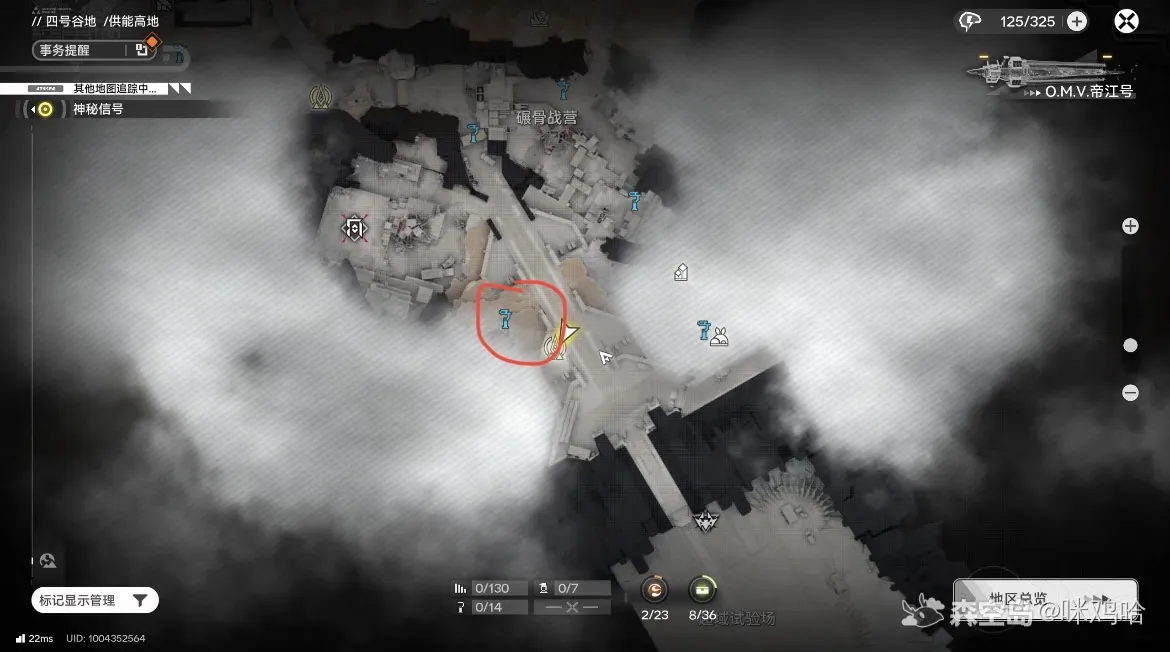The width and height of the screenshot is (1170, 652).
Task: Zoom in the map with the plus button
Action: (1130, 226)
